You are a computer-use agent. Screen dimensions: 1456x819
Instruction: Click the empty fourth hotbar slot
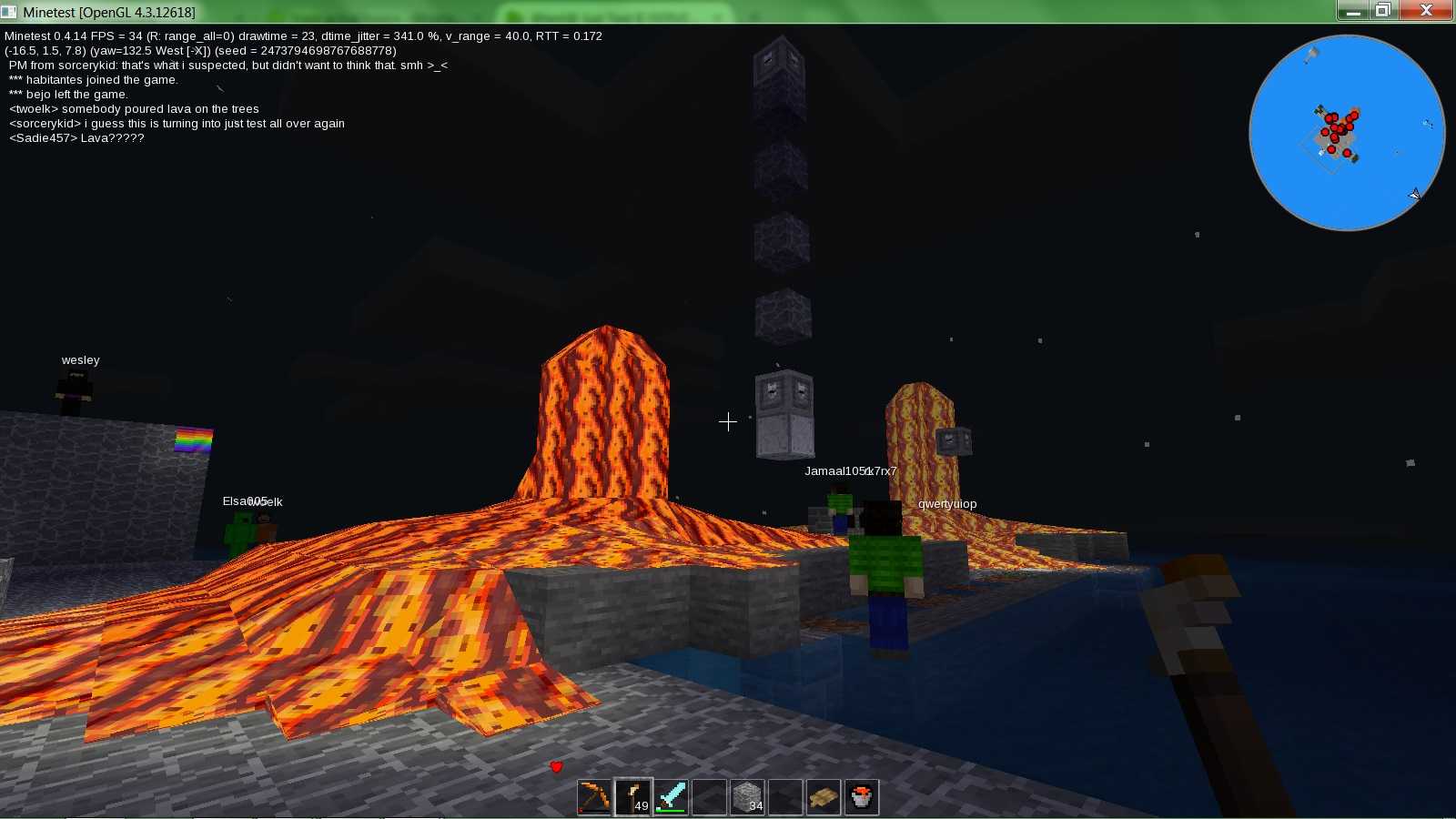[x=709, y=796]
